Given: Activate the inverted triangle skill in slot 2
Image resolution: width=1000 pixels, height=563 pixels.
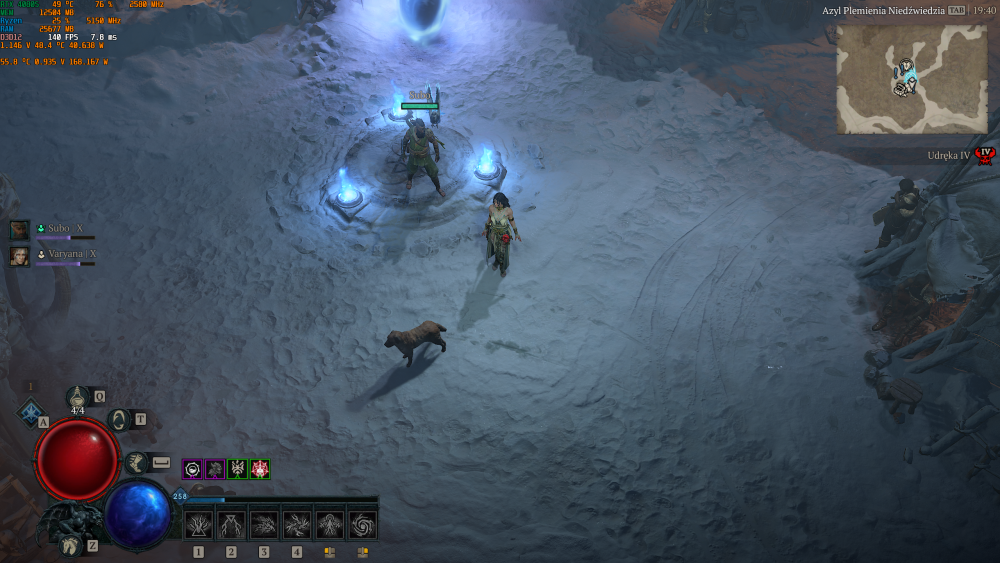Looking at the screenshot, I should 232,525.
